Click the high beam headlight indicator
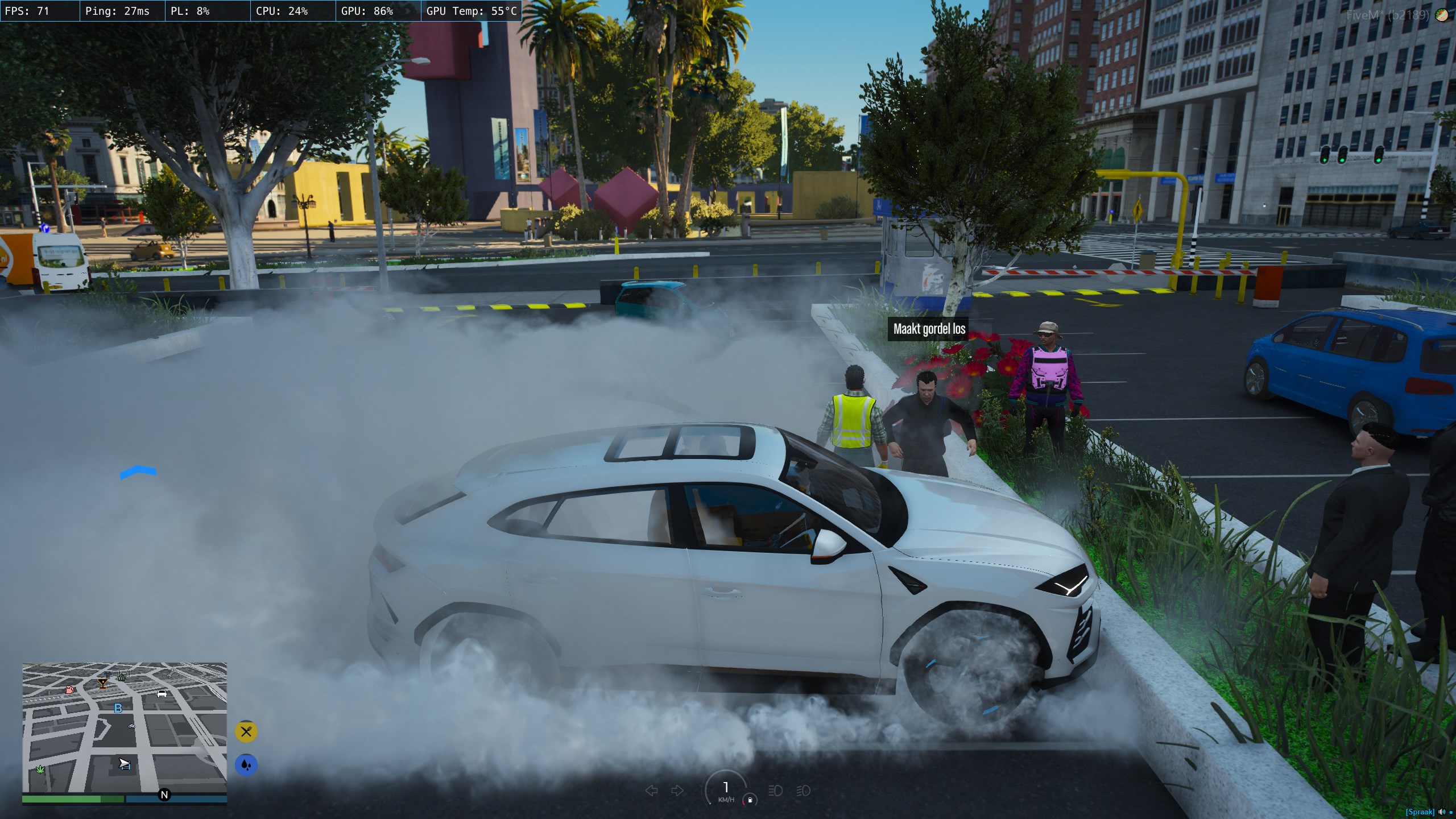Image resolution: width=1456 pixels, height=819 pixels. (x=803, y=791)
